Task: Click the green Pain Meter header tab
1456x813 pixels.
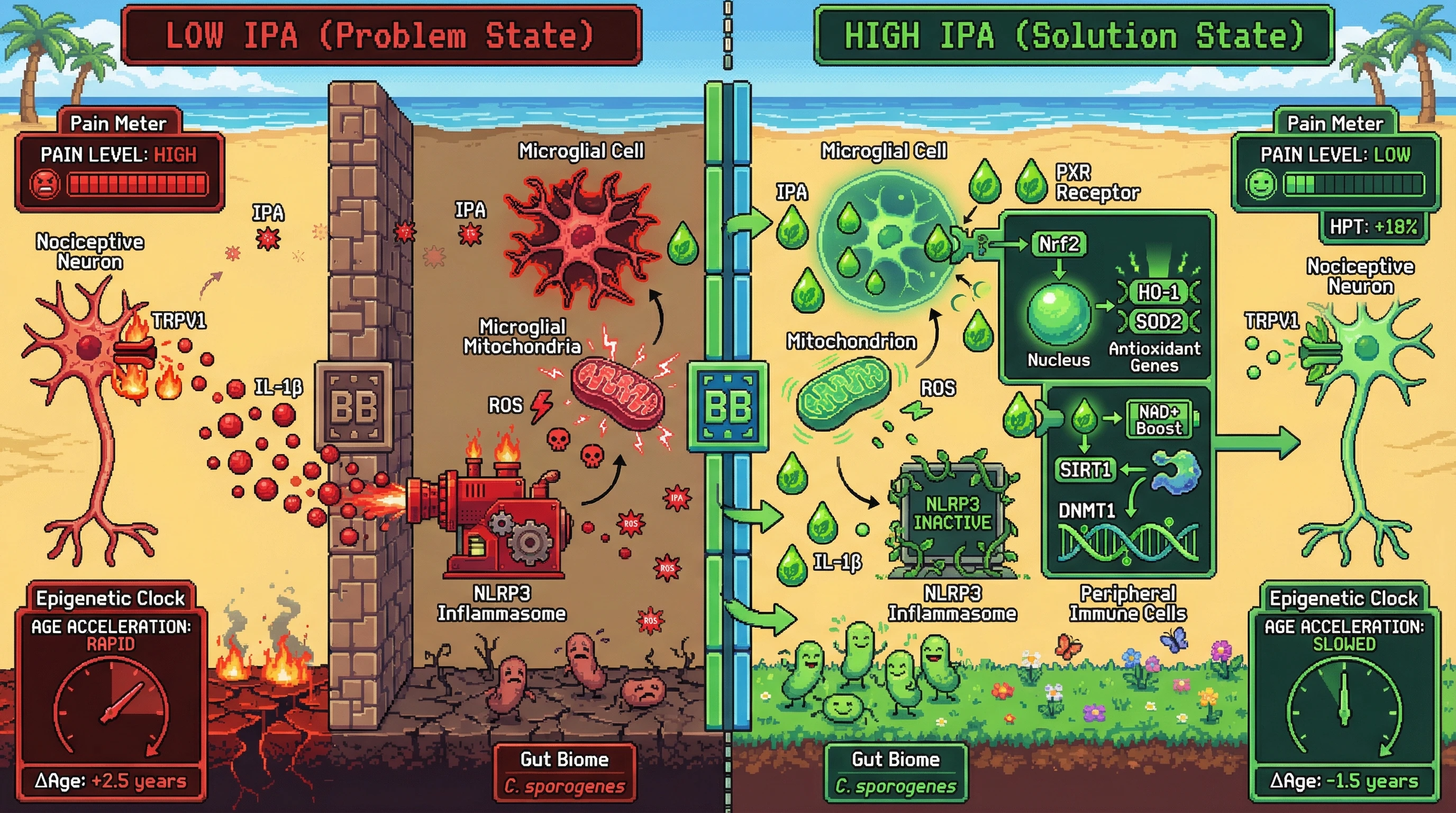Action: [1335, 123]
